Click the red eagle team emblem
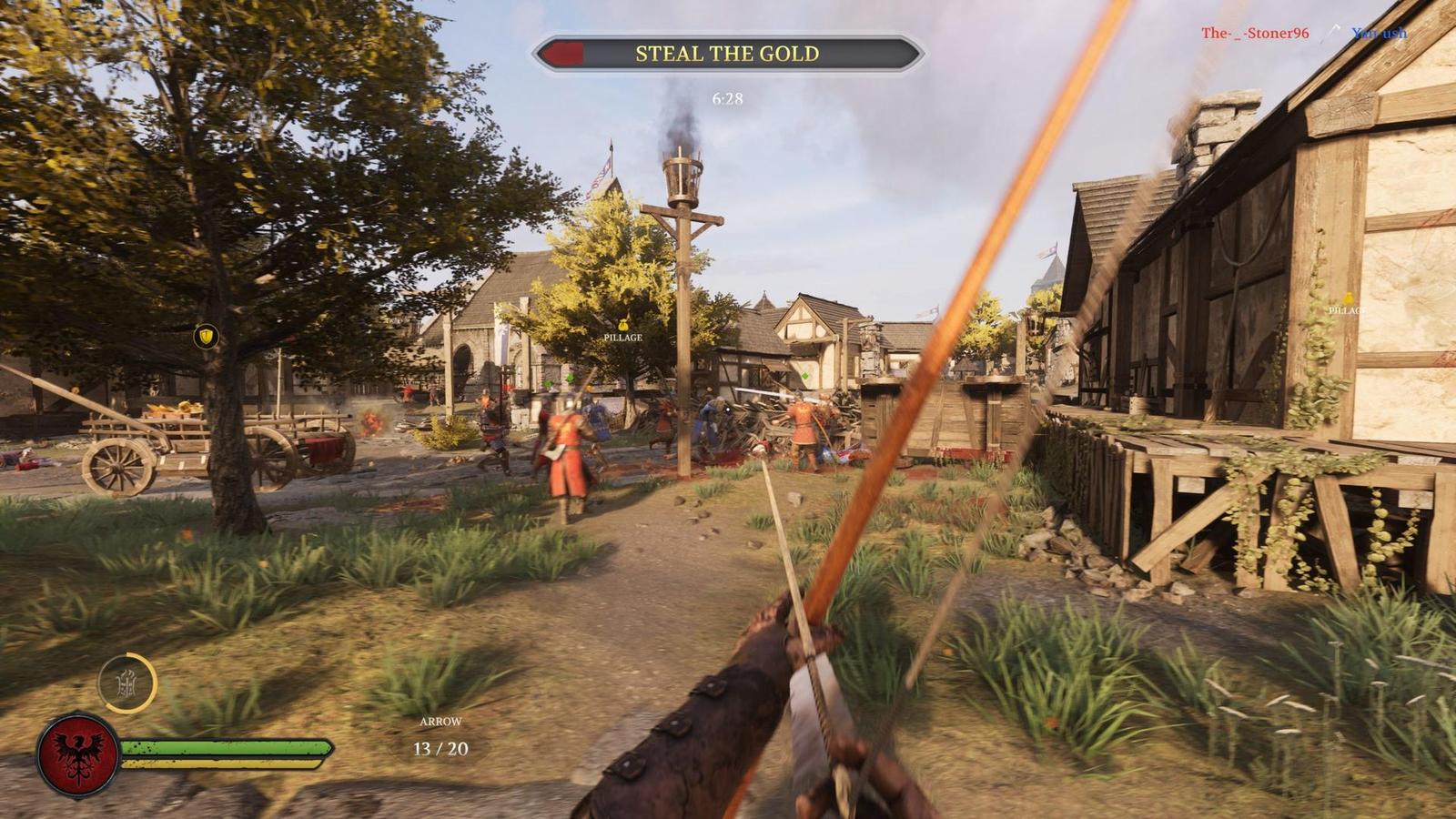The height and width of the screenshot is (819, 1456). click(x=78, y=754)
